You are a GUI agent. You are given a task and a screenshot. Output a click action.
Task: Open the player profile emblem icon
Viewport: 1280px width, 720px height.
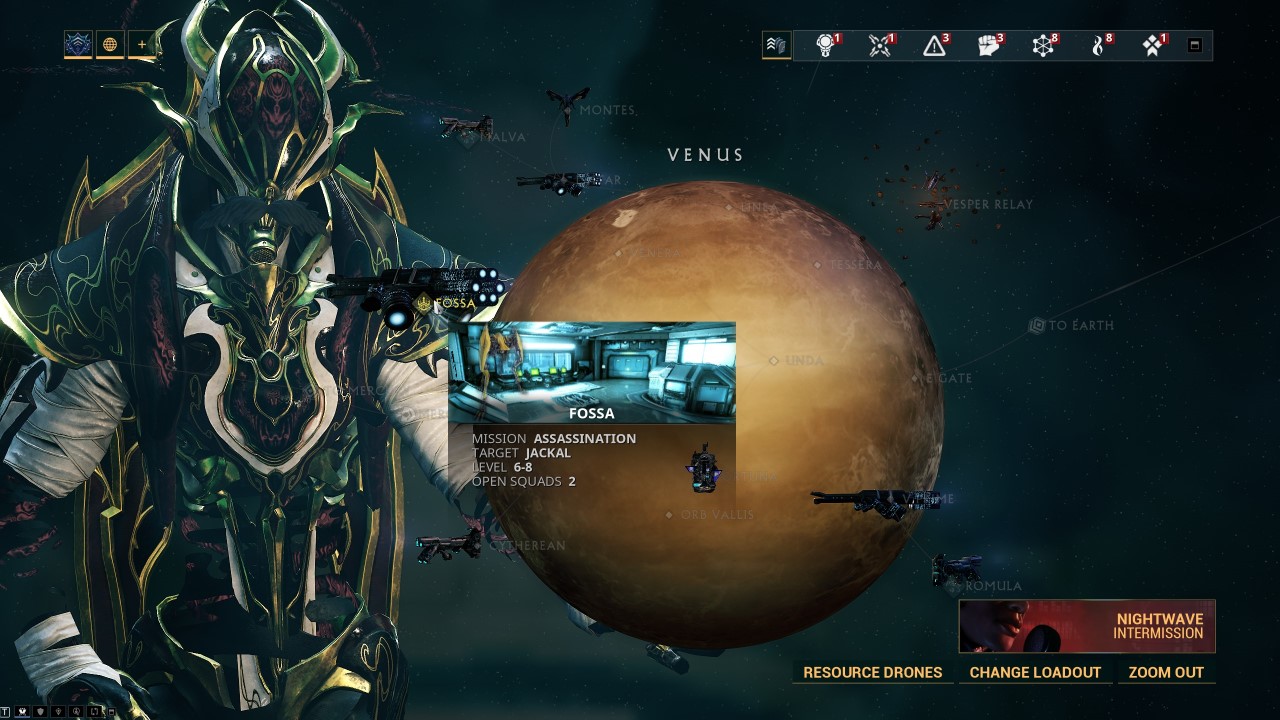pyautogui.click(x=78, y=45)
